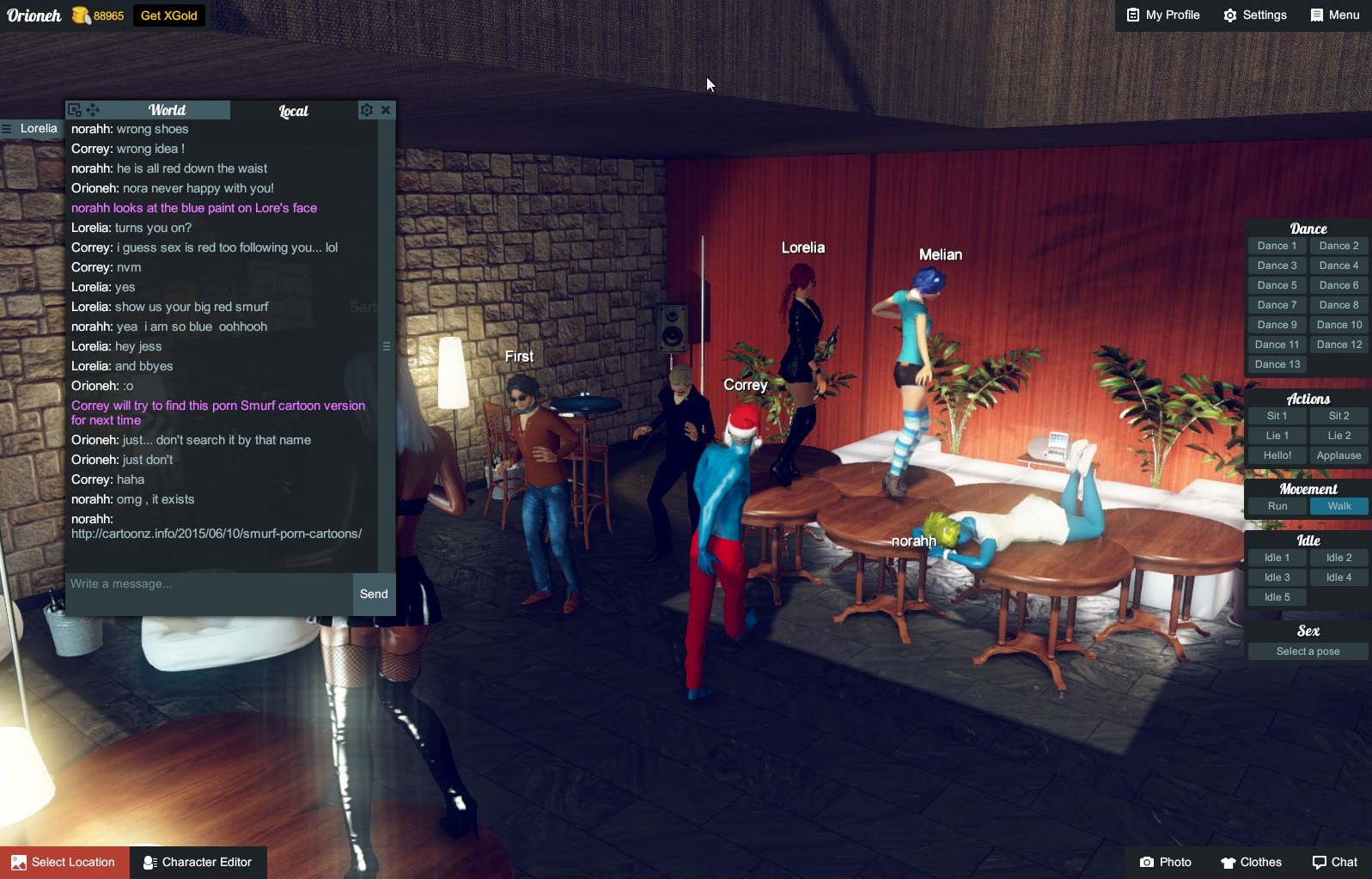Switch to the World chat tab
The width and height of the screenshot is (1372, 879).
click(x=168, y=110)
